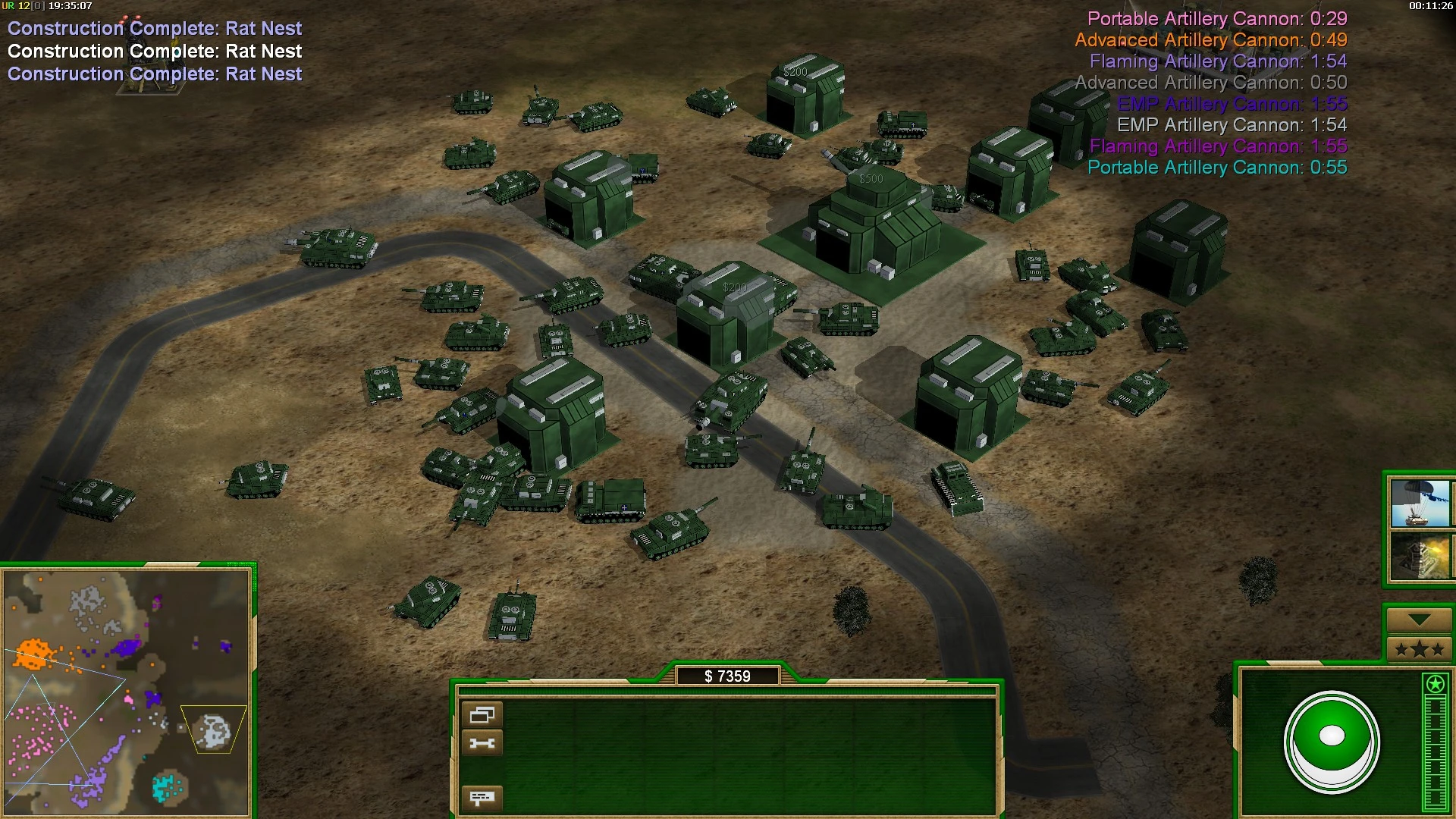1456x819 pixels.
Task: Select the wrench tool icon on the command bar
Action: point(483,742)
